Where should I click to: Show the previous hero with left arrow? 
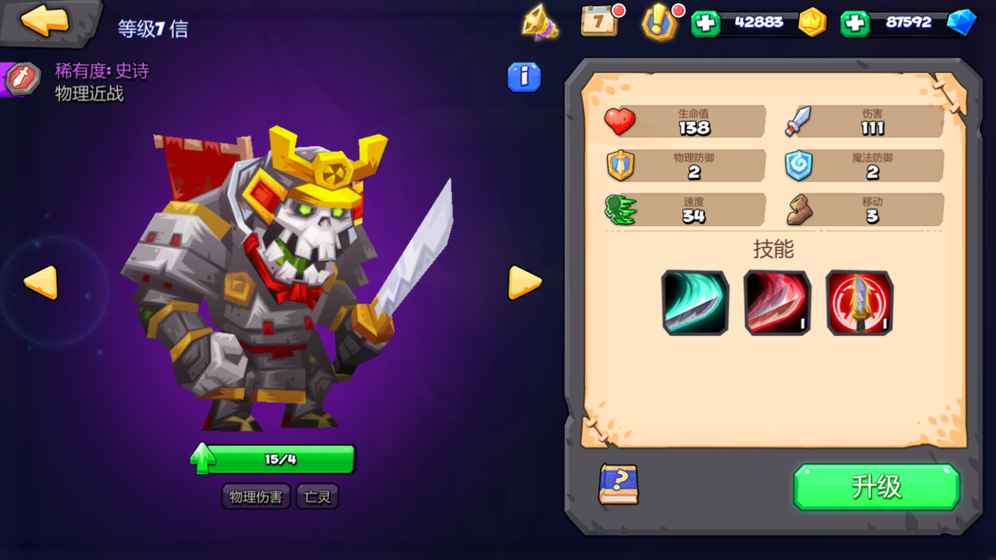(x=41, y=283)
